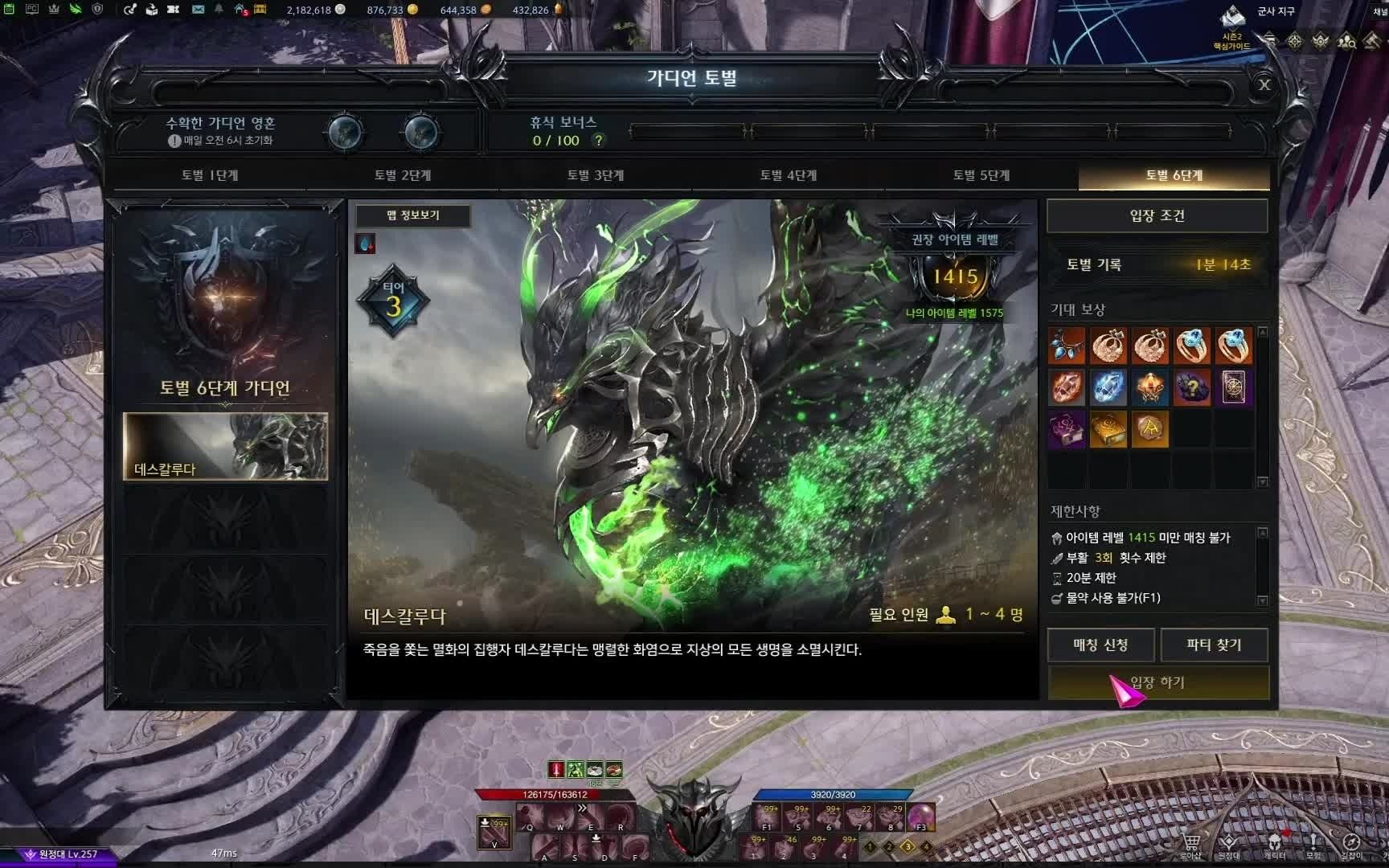Click the rest bonus question mark help

(598, 141)
